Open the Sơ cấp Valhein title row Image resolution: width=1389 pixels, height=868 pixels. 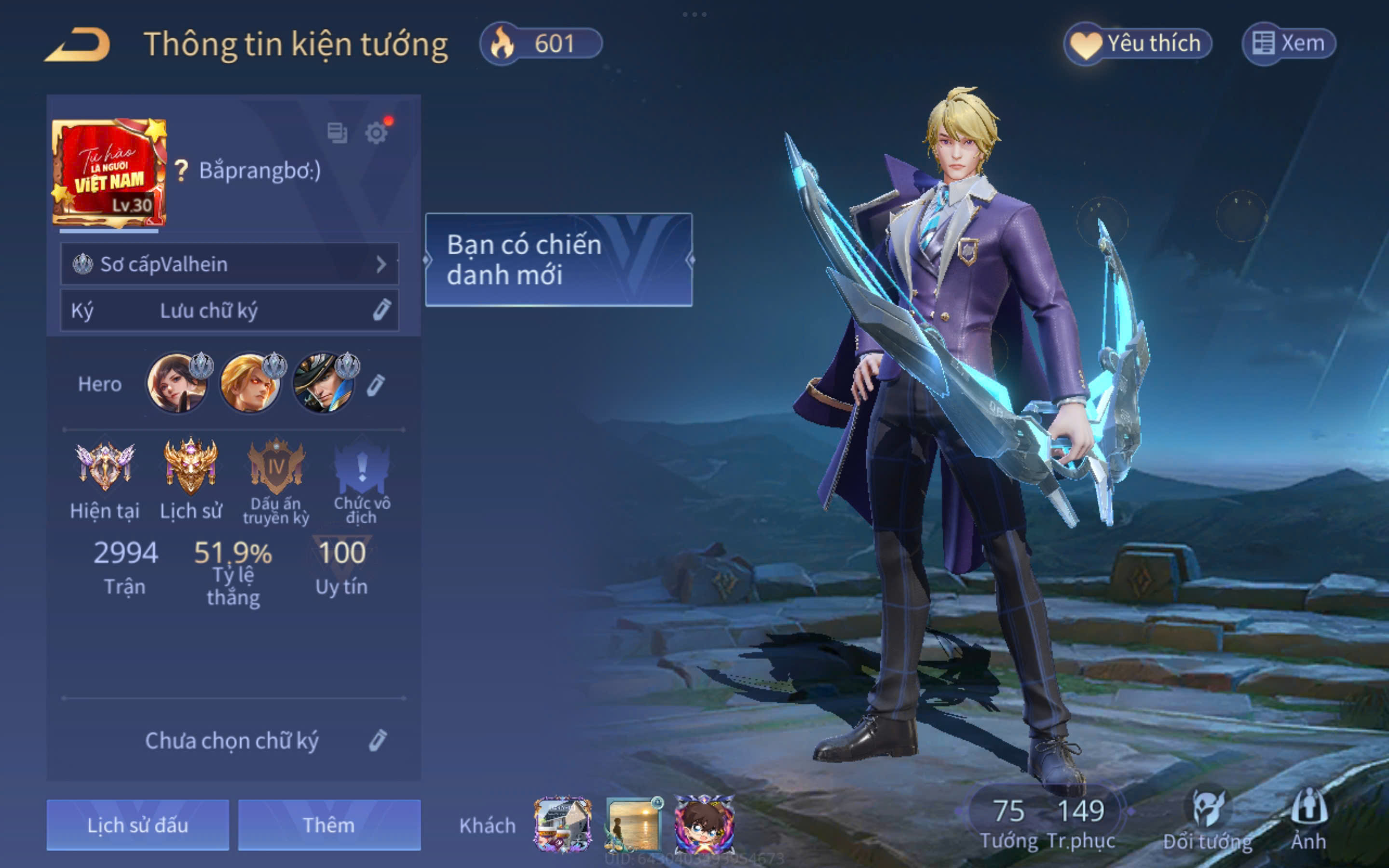pyautogui.click(x=230, y=264)
